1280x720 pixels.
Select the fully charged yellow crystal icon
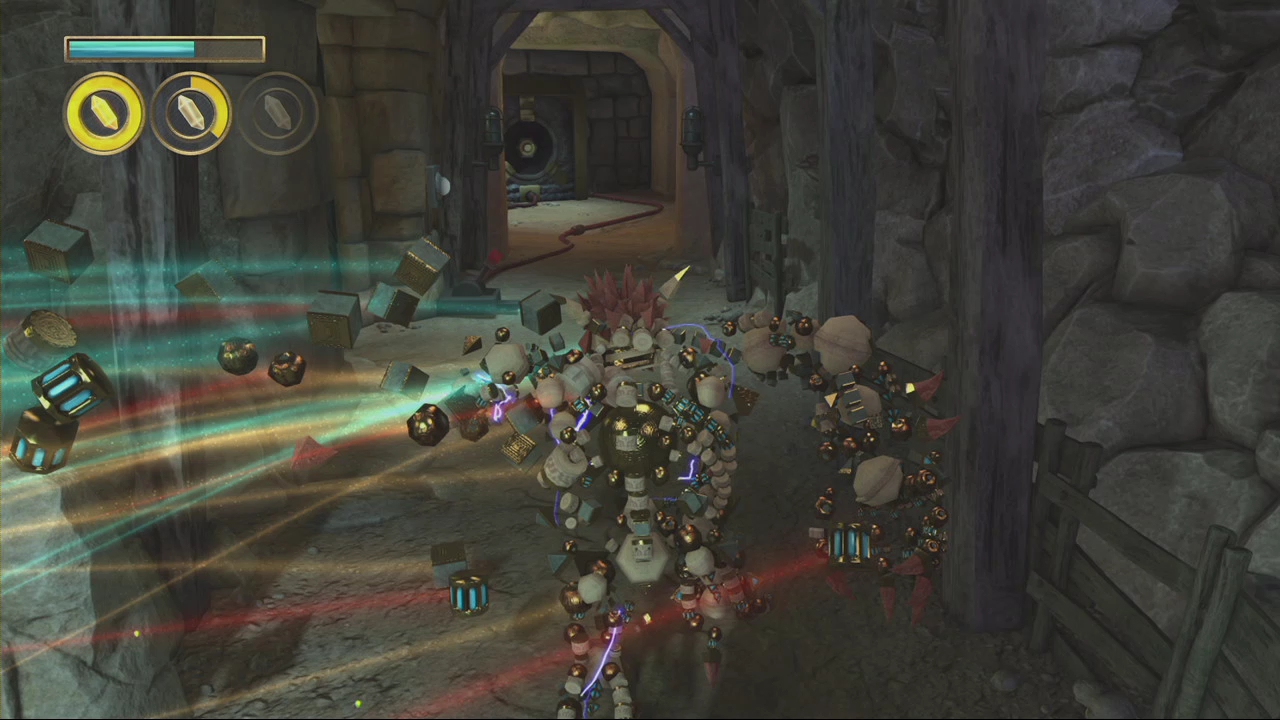[x=104, y=114]
